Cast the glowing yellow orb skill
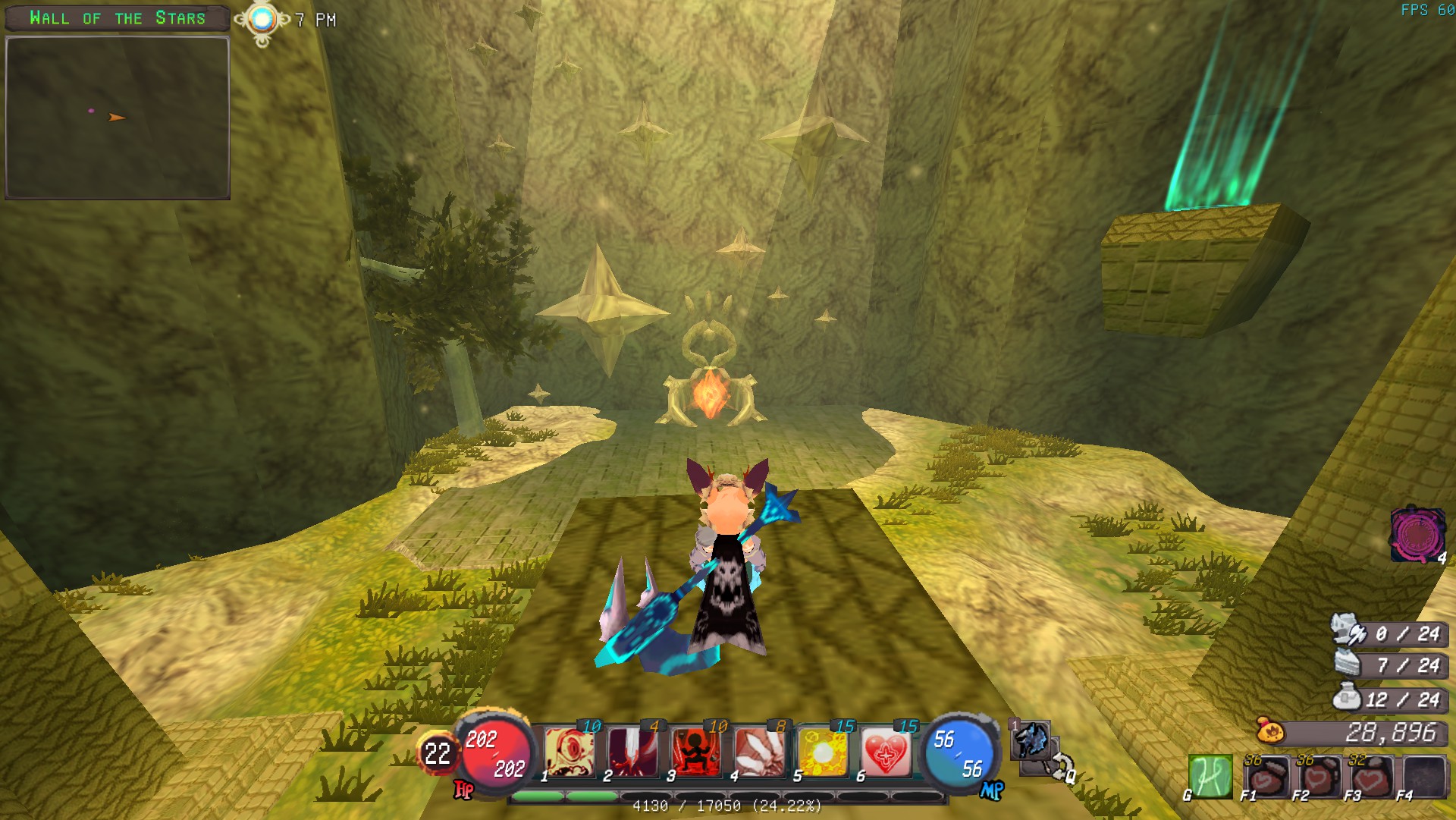This screenshot has width=1456, height=820. [822, 752]
